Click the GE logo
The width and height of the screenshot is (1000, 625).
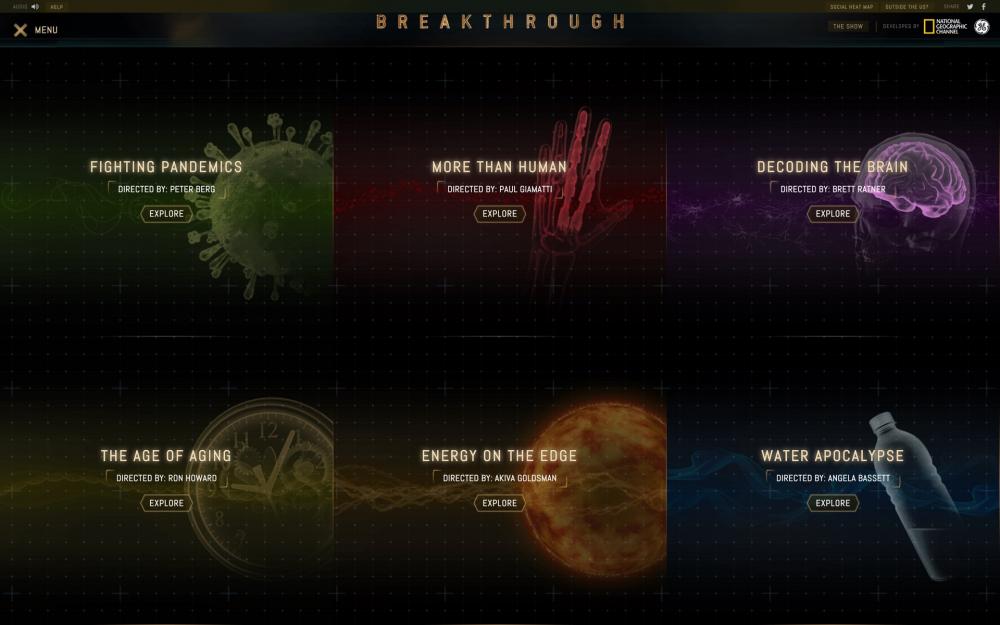(x=981, y=26)
